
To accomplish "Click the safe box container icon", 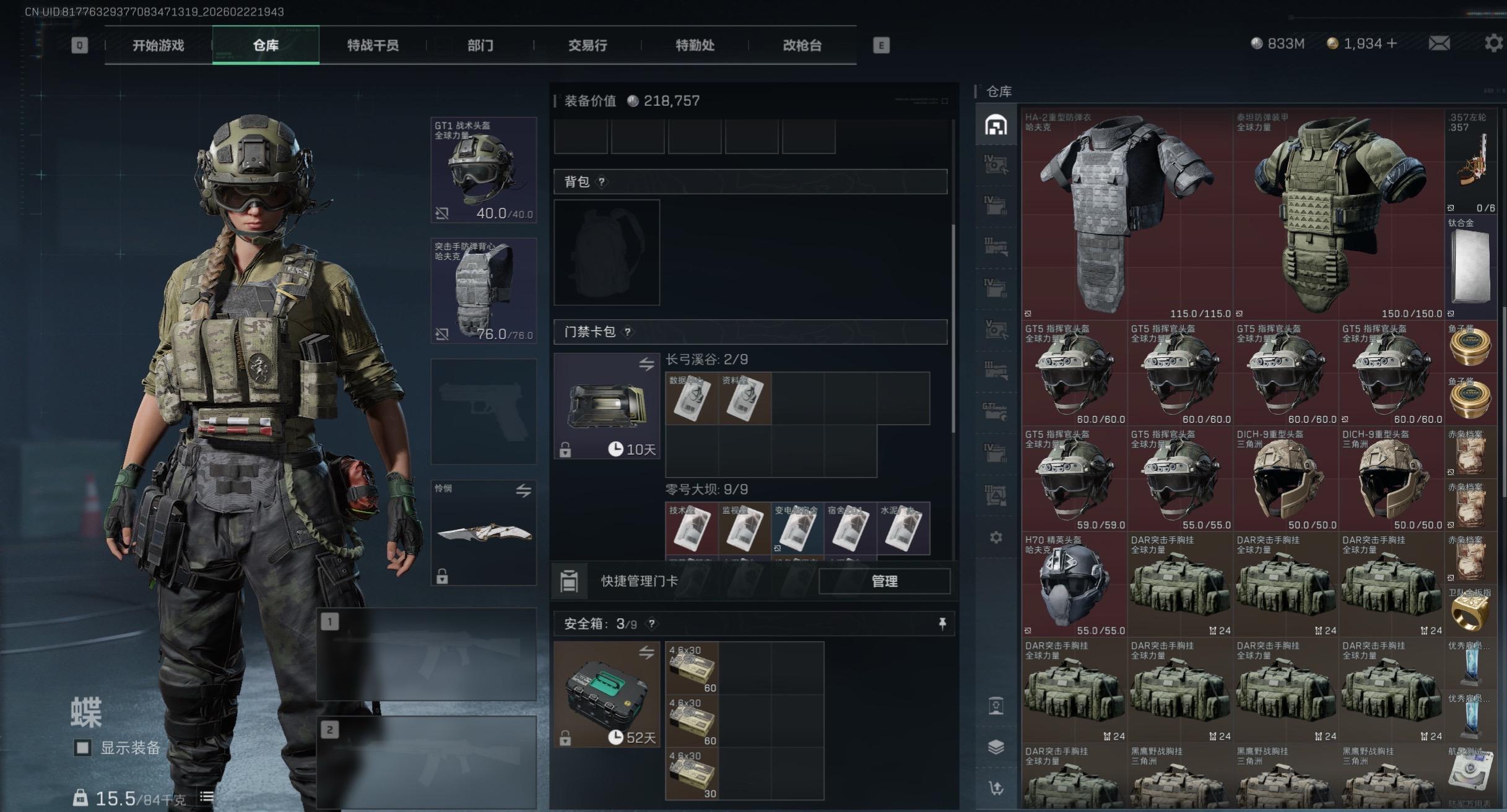I will pyautogui.click(x=607, y=694).
